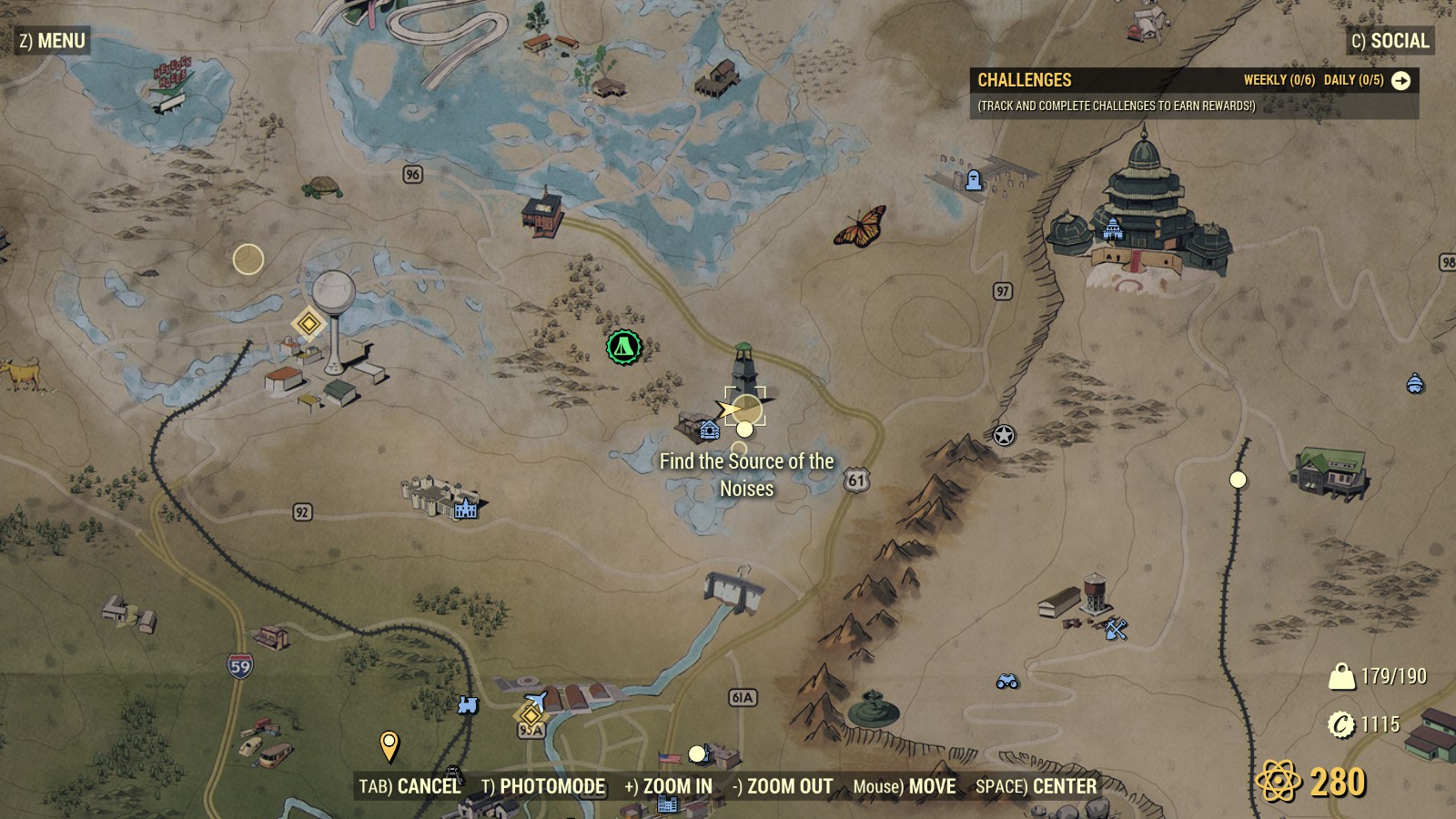The image size is (1456, 819).
Task: Select the green survival tent icon
Action: pyautogui.click(x=622, y=346)
